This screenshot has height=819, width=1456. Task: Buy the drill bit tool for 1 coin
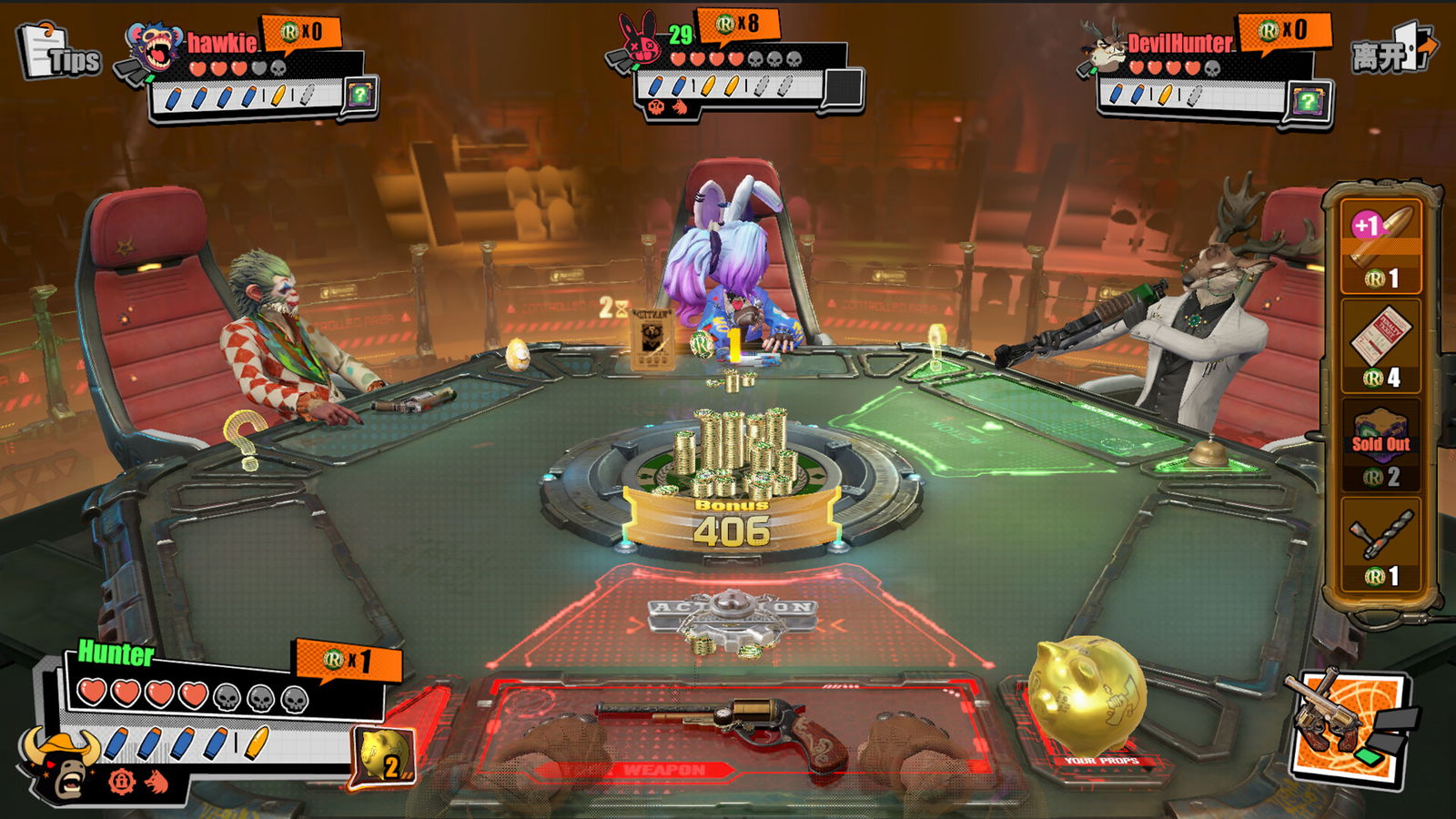(1380, 544)
